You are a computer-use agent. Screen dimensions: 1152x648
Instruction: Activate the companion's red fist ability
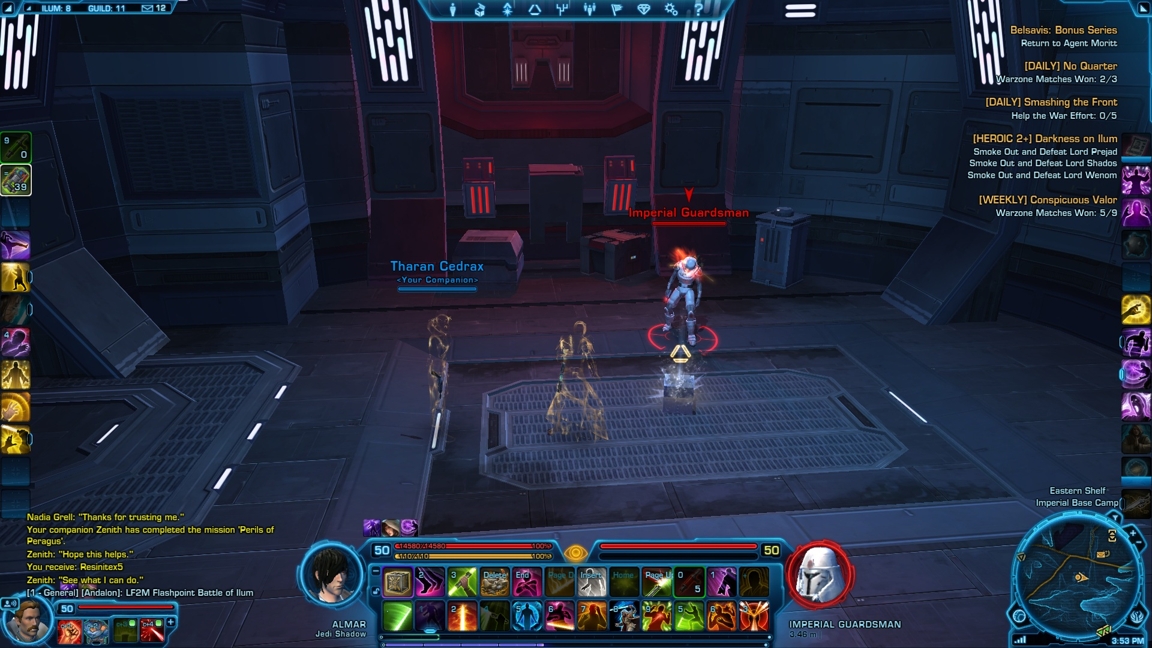coord(70,631)
